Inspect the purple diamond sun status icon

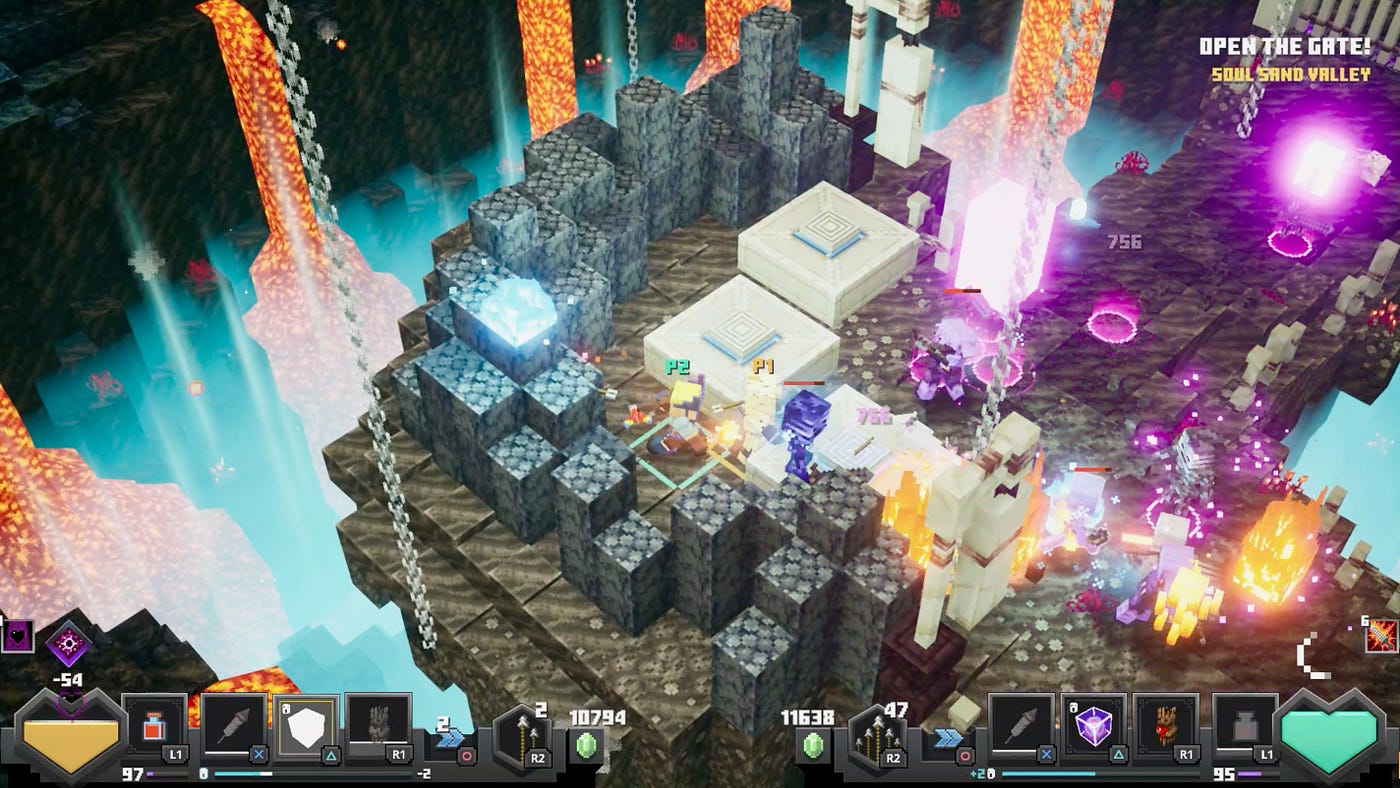pyautogui.click(x=68, y=641)
